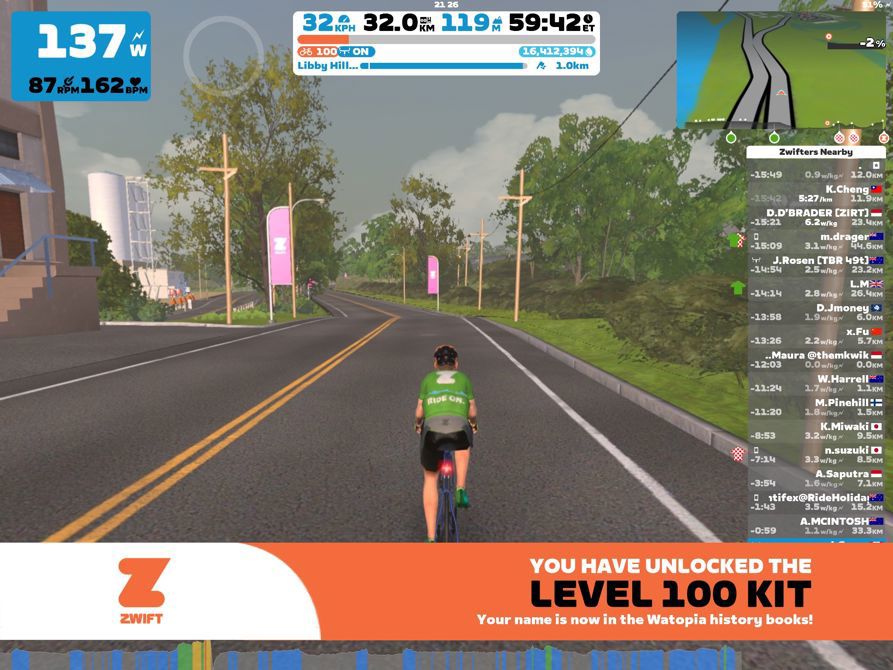The height and width of the screenshot is (670, 893).
Task: Choose n.suzuki in Zwifters Nearby
Action: pyautogui.click(x=816, y=455)
